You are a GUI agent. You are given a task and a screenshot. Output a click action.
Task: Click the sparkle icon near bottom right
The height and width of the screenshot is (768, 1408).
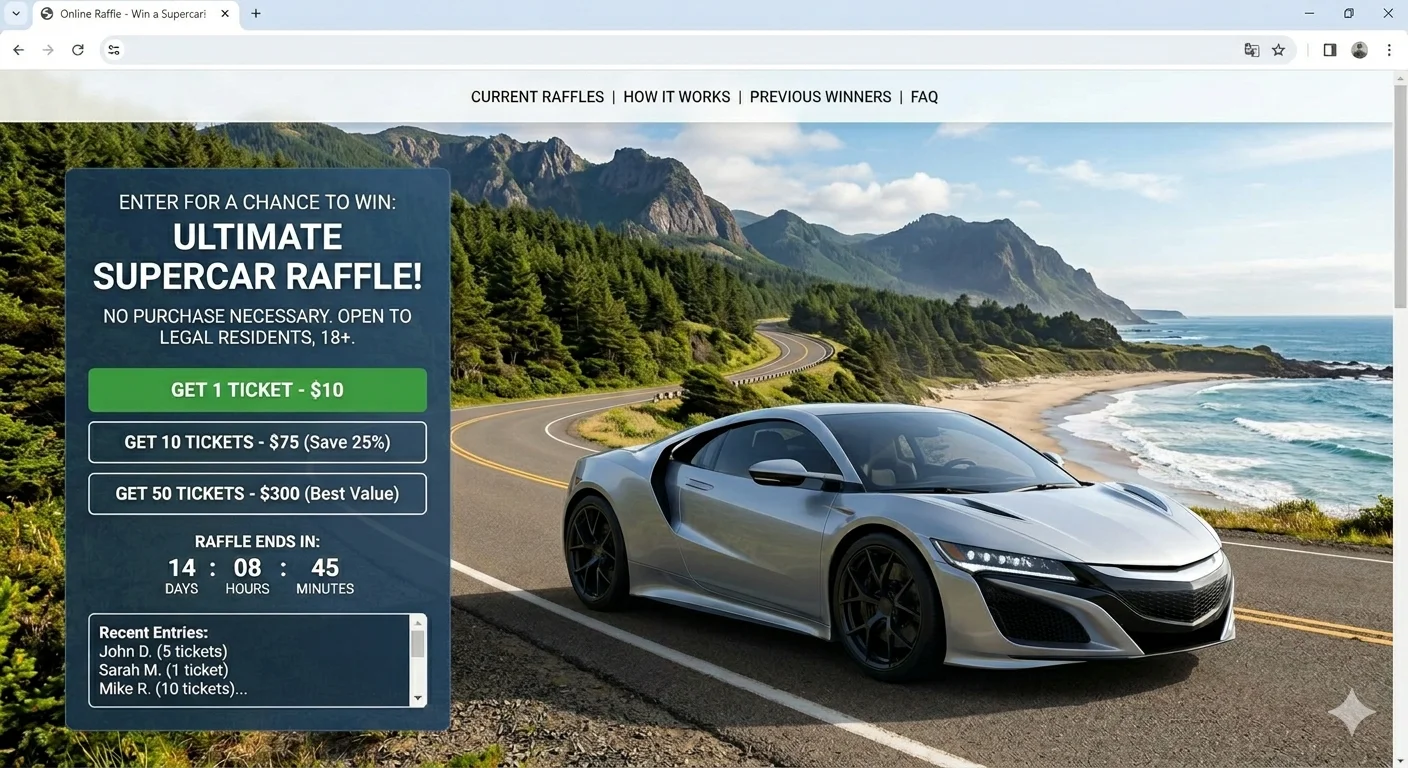pyautogui.click(x=1350, y=710)
